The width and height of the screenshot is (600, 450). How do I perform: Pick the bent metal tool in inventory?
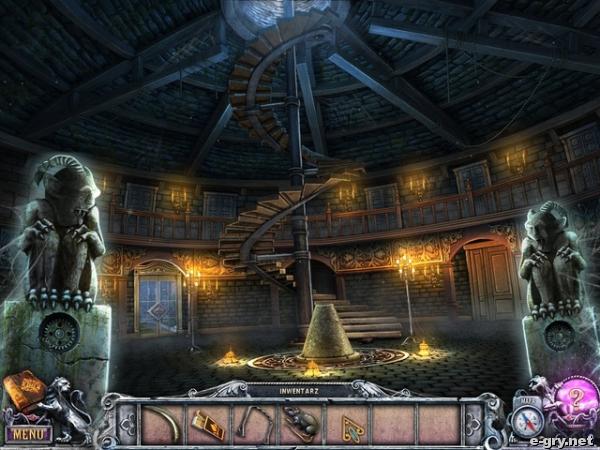[x=254, y=421]
